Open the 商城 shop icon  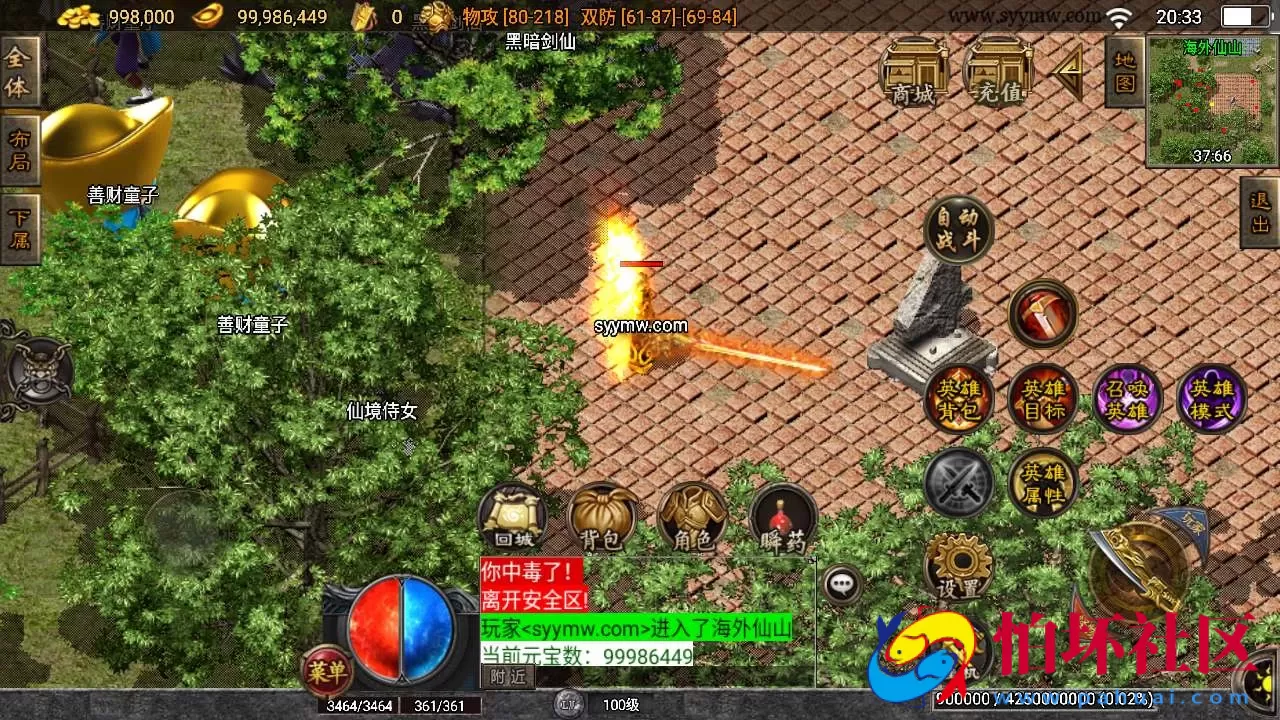click(915, 78)
